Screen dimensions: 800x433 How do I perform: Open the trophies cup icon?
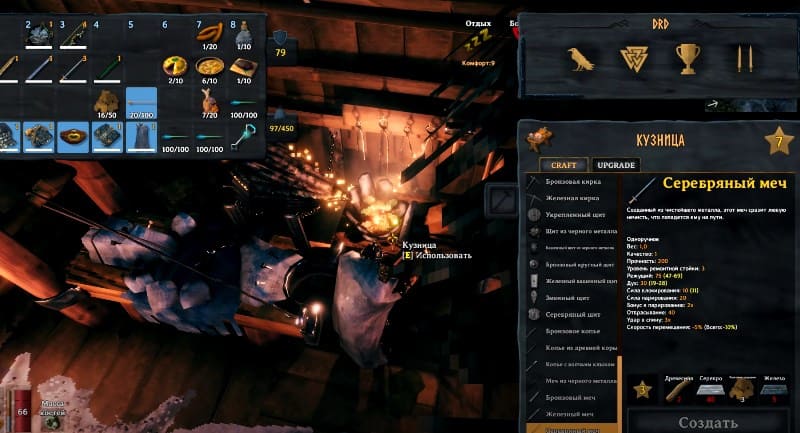688,59
